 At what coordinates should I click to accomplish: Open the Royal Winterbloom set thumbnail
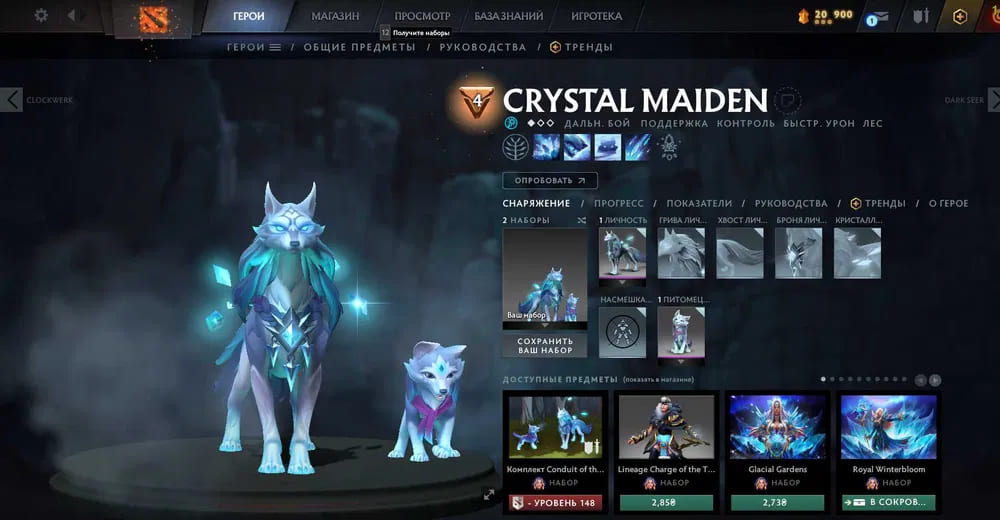(888, 427)
